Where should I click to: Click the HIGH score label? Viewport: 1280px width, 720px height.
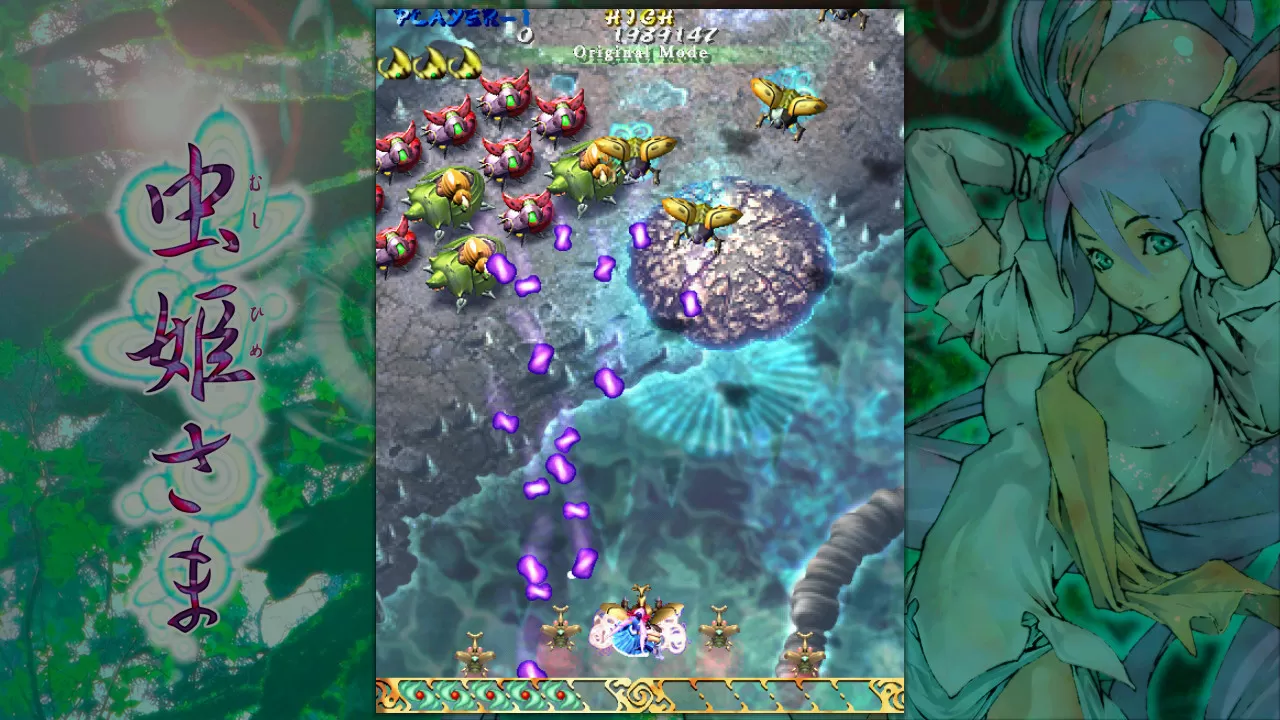[640, 16]
